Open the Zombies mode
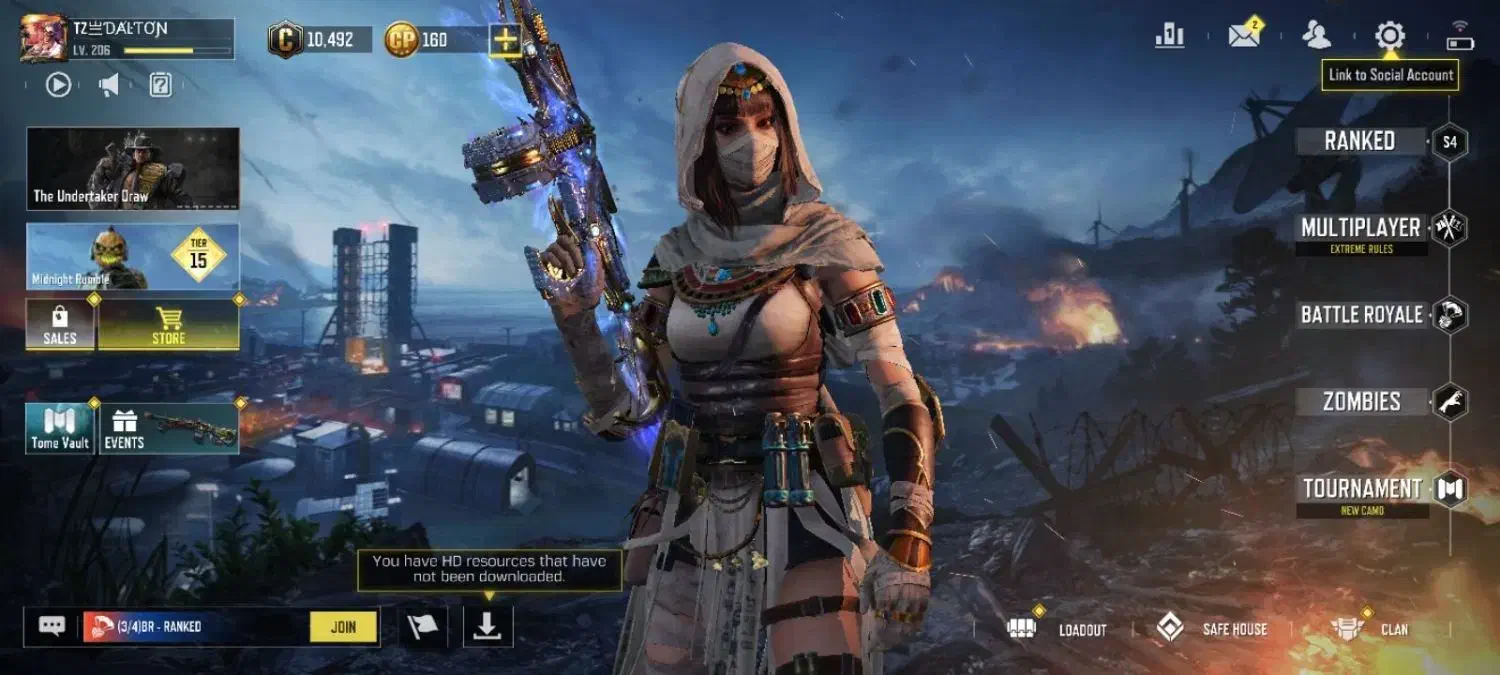The width and height of the screenshot is (1500, 675). pyautogui.click(x=1361, y=402)
